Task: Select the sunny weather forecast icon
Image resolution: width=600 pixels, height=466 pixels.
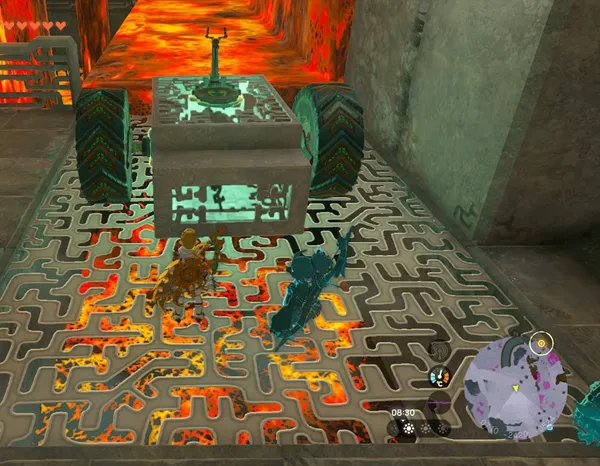Action: [x=408, y=427]
